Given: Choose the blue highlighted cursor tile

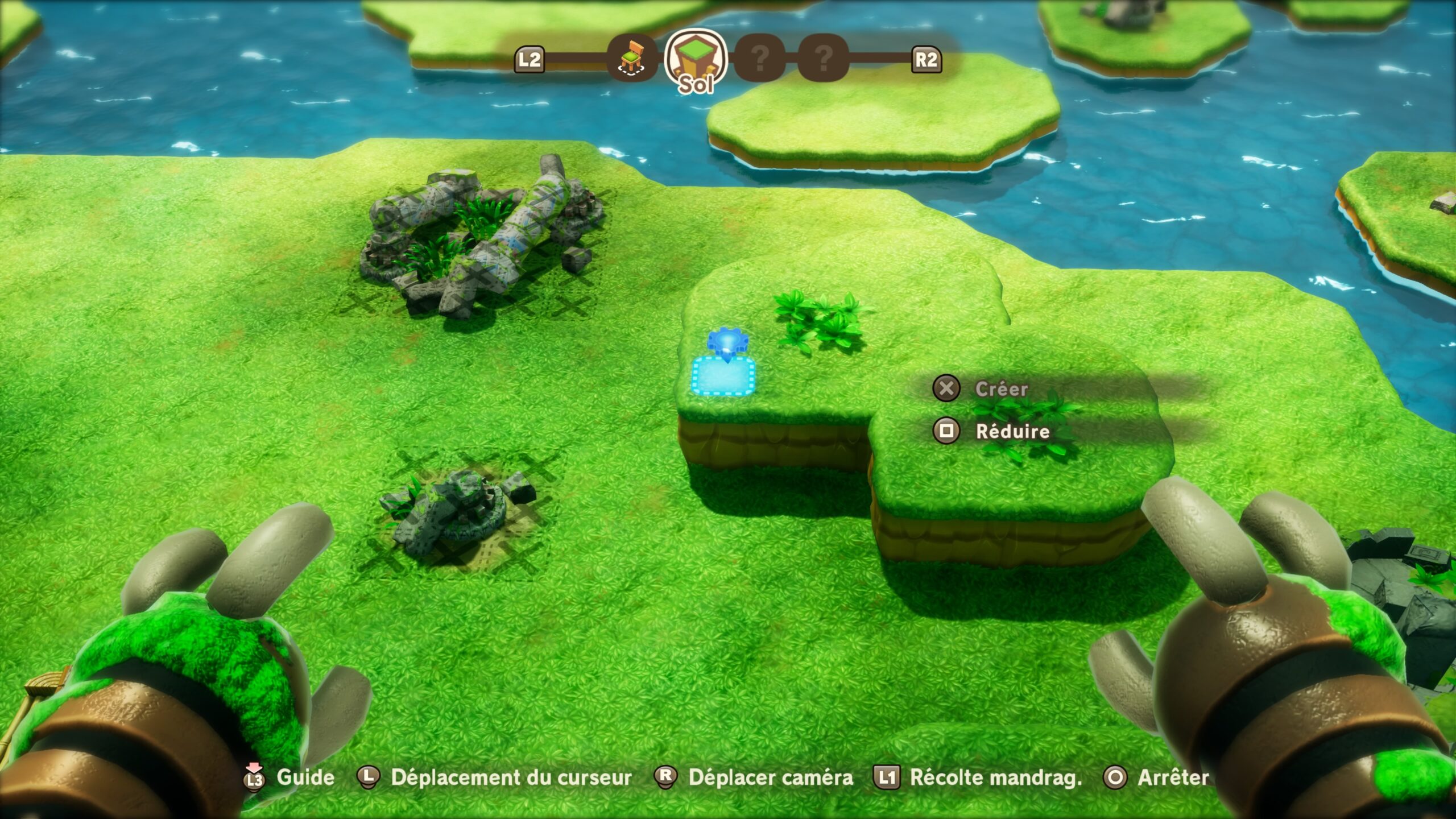Looking at the screenshot, I should pos(723,375).
